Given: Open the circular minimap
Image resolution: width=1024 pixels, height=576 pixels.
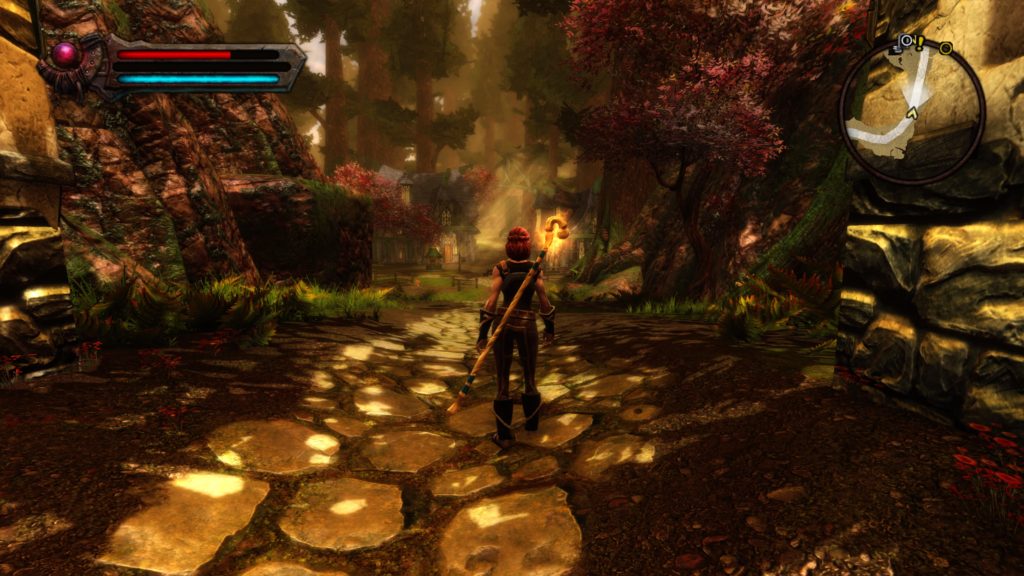Looking at the screenshot, I should tap(912, 110).
